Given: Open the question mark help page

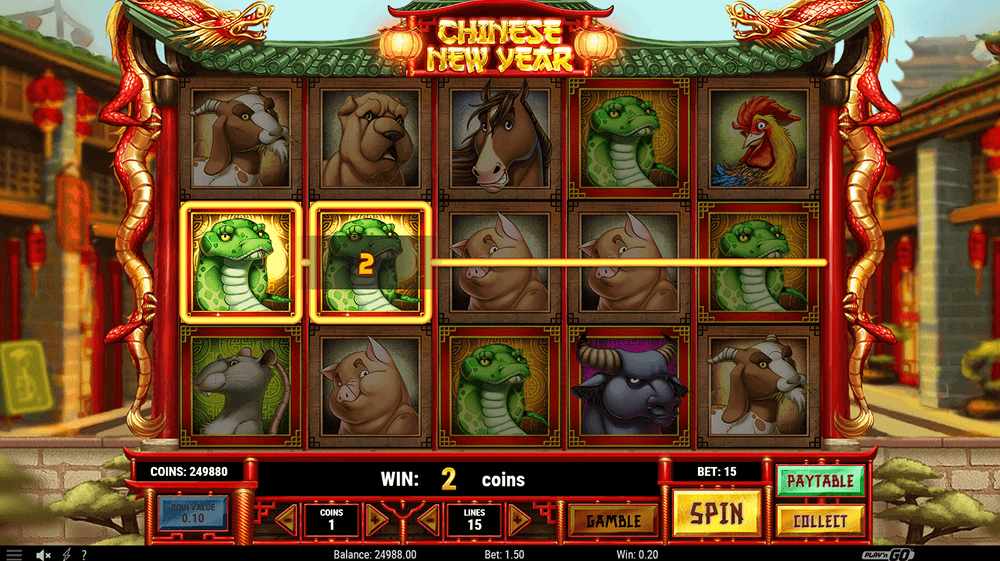Looking at the screenshot, I should click(x=84, y=554).
